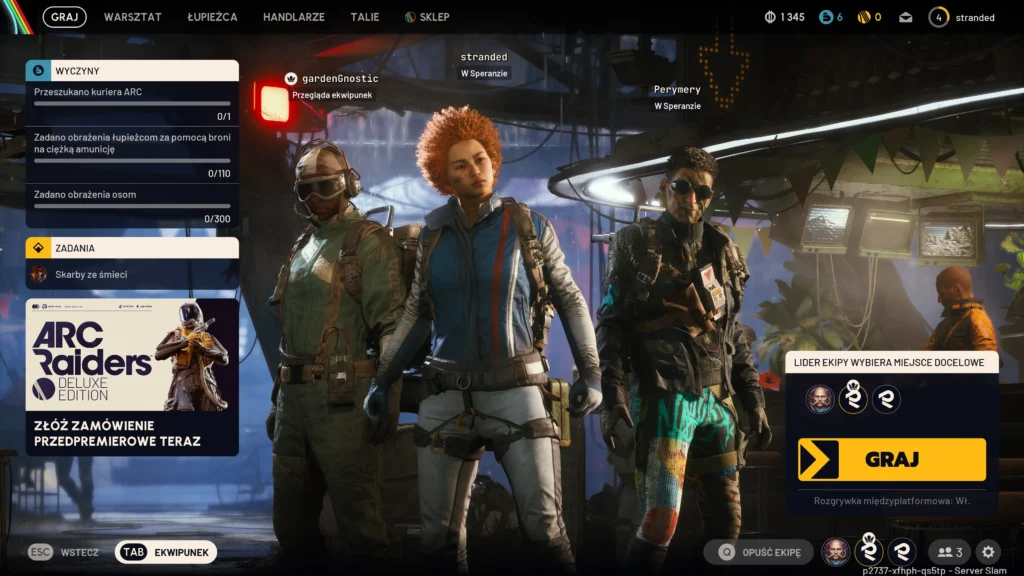The width and height of the screenshot is (1024, 576).
Task: Open the ŁUPIEŻCA tab
Action: point(210,17)
